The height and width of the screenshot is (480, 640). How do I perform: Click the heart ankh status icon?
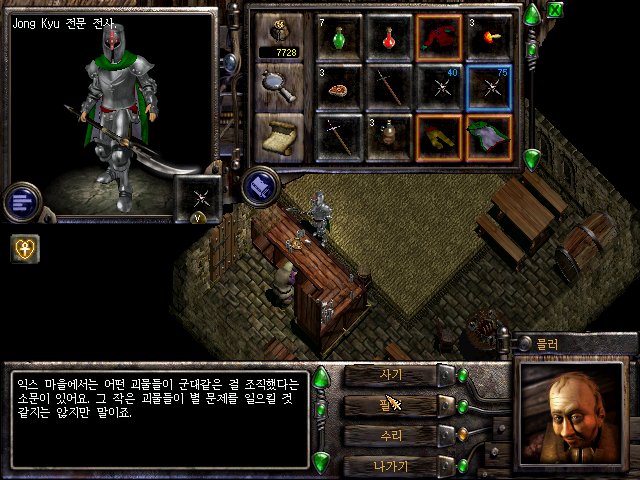point(25,248)
